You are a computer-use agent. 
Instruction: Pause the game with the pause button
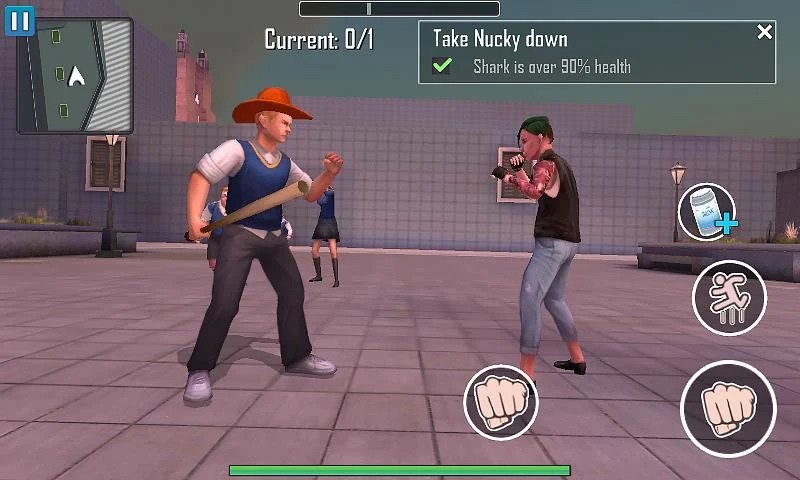coord(20,20)
